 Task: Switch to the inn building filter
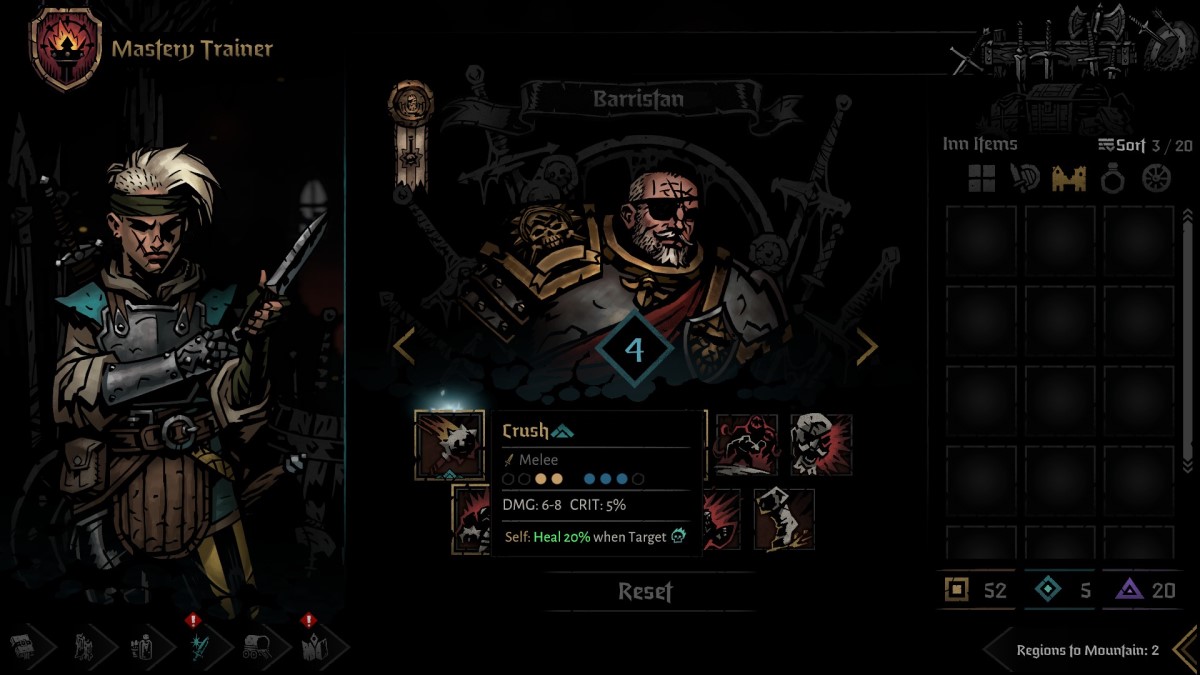[x=1068, y=179]
